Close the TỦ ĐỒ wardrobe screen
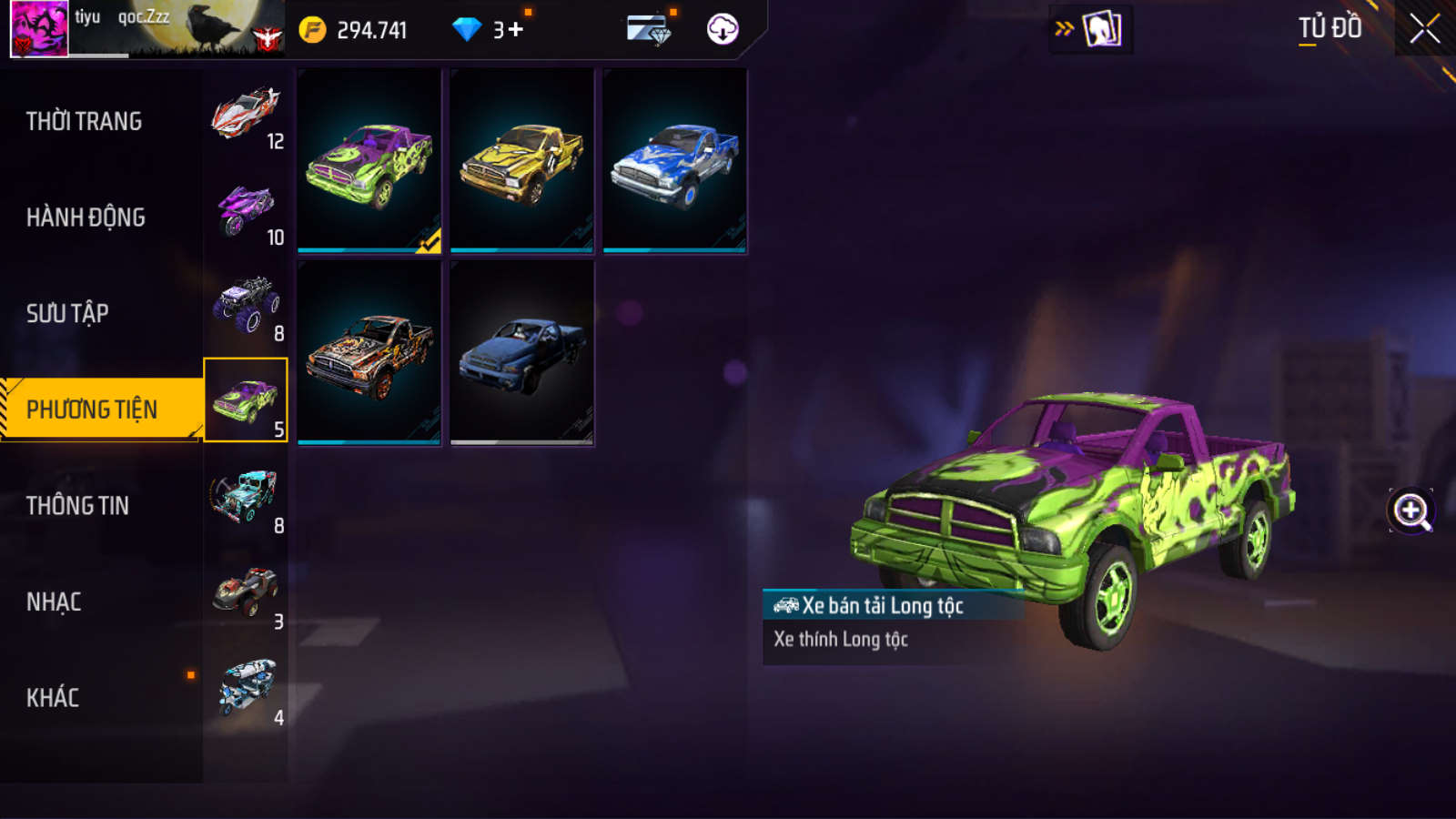Screen dimensions: 1456x819 pos(1424,29)
